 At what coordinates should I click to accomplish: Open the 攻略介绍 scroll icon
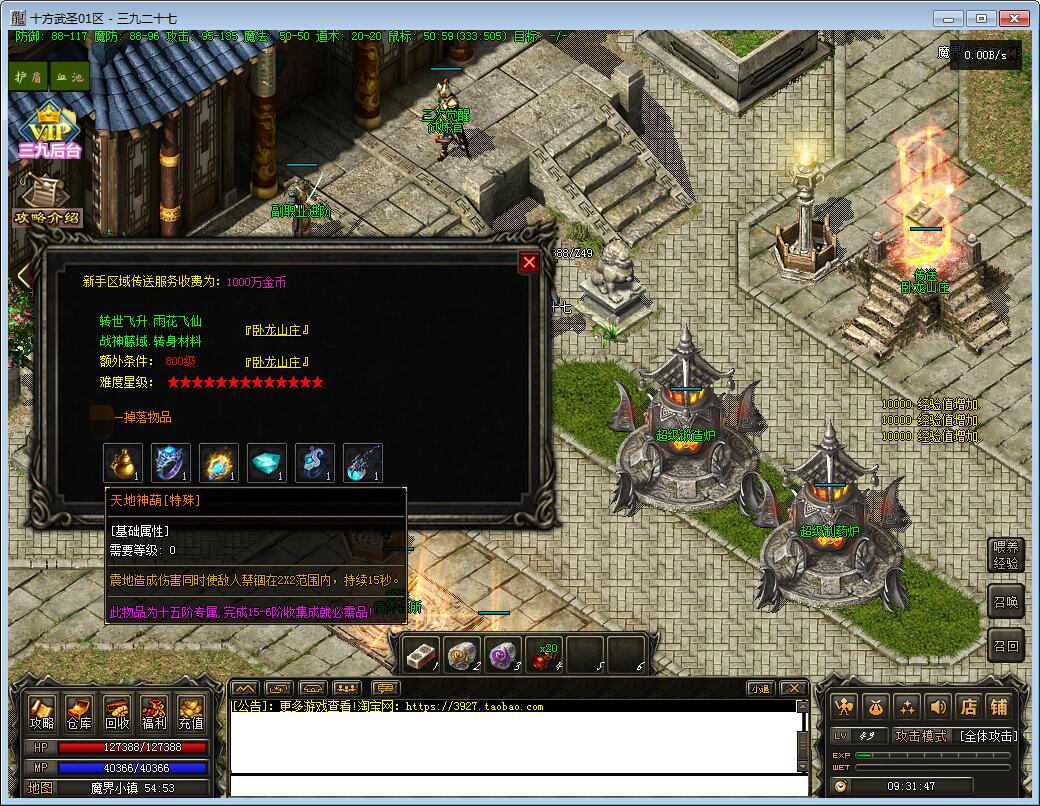coord(45,200)
